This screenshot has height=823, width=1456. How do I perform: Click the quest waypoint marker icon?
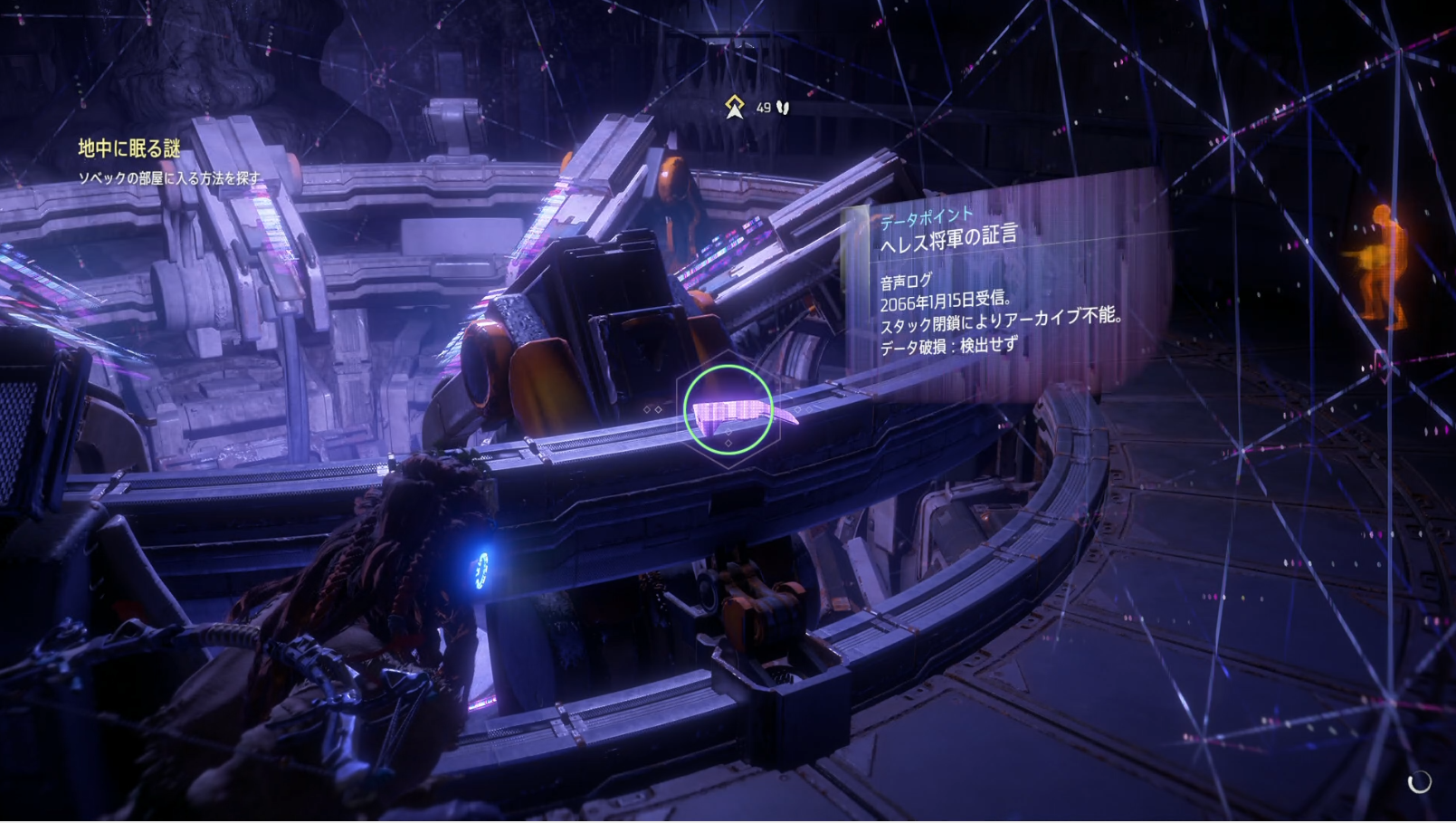734,108
